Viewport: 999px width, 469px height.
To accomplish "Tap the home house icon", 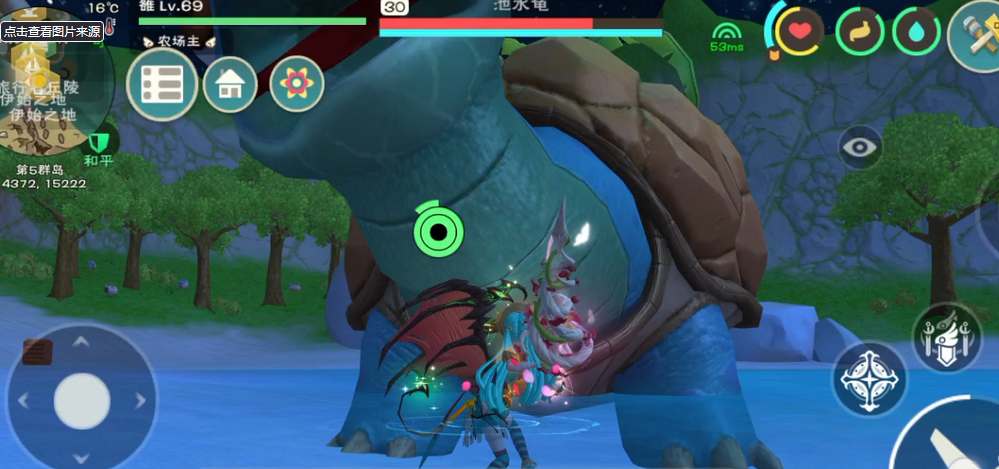I will click(x=230, y=85).
